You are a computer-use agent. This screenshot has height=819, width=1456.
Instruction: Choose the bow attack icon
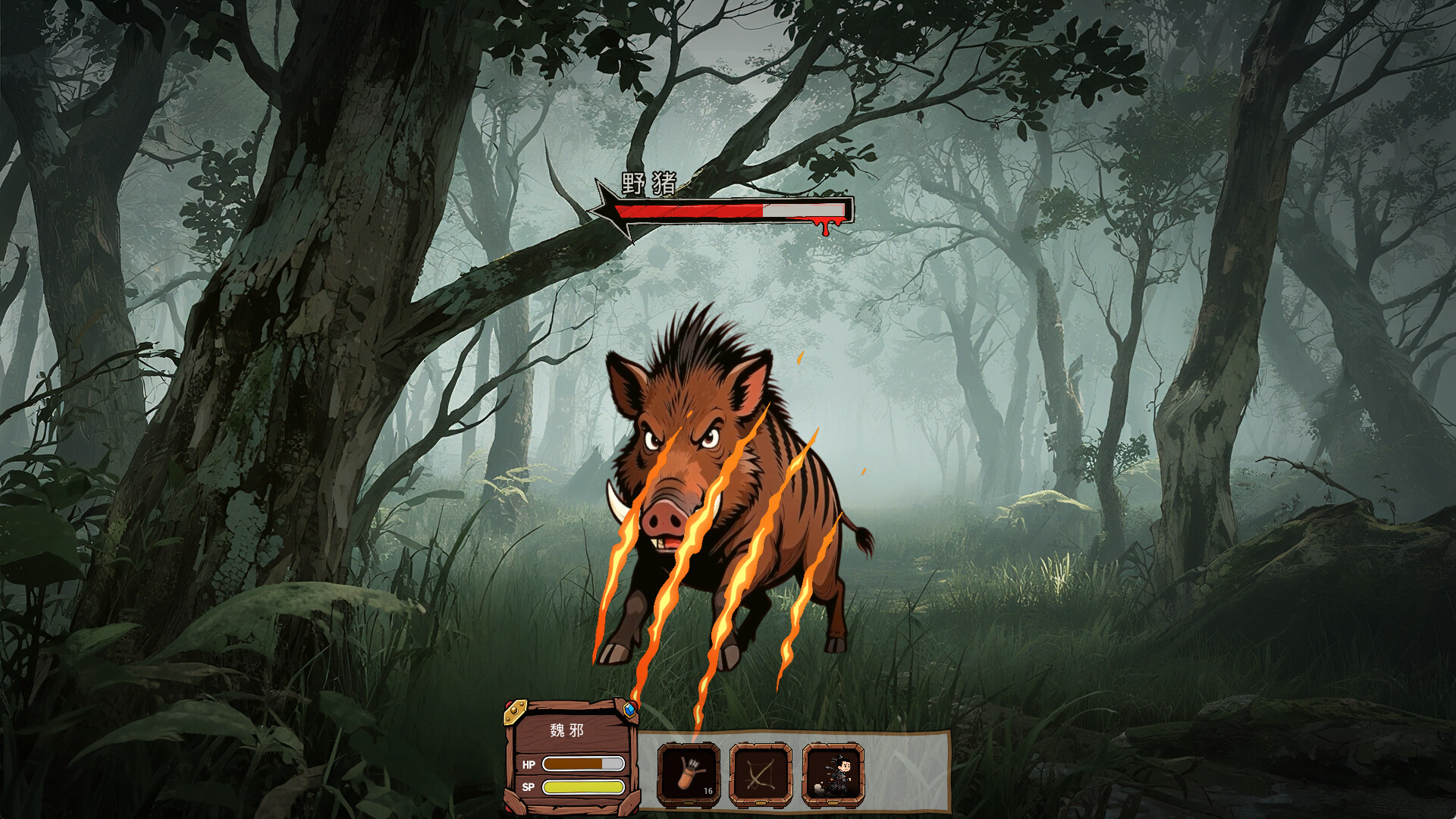pyautogui.click(x=761, y=773)
